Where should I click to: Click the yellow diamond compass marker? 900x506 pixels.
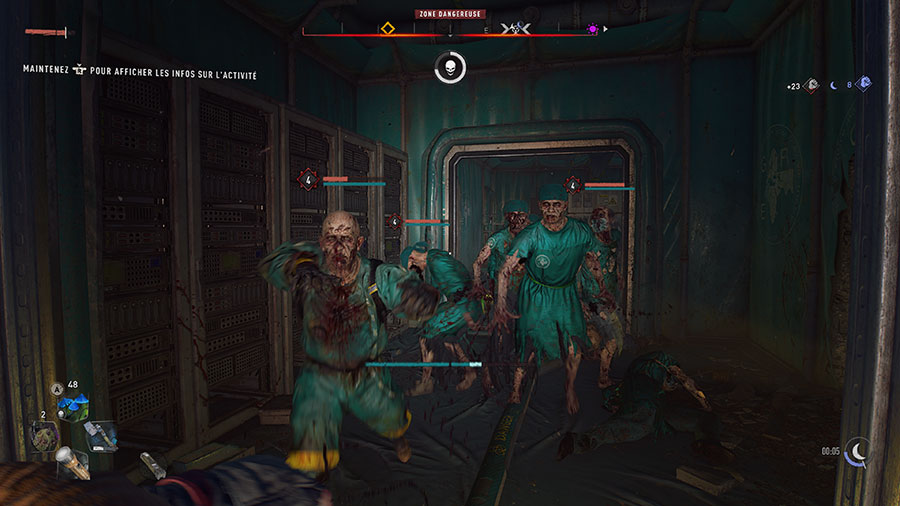coord(387,29)
